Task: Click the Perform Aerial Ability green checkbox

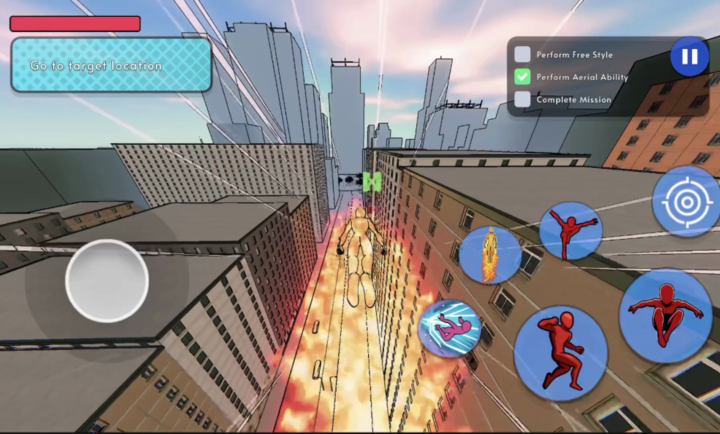Action: coord(522,76)
